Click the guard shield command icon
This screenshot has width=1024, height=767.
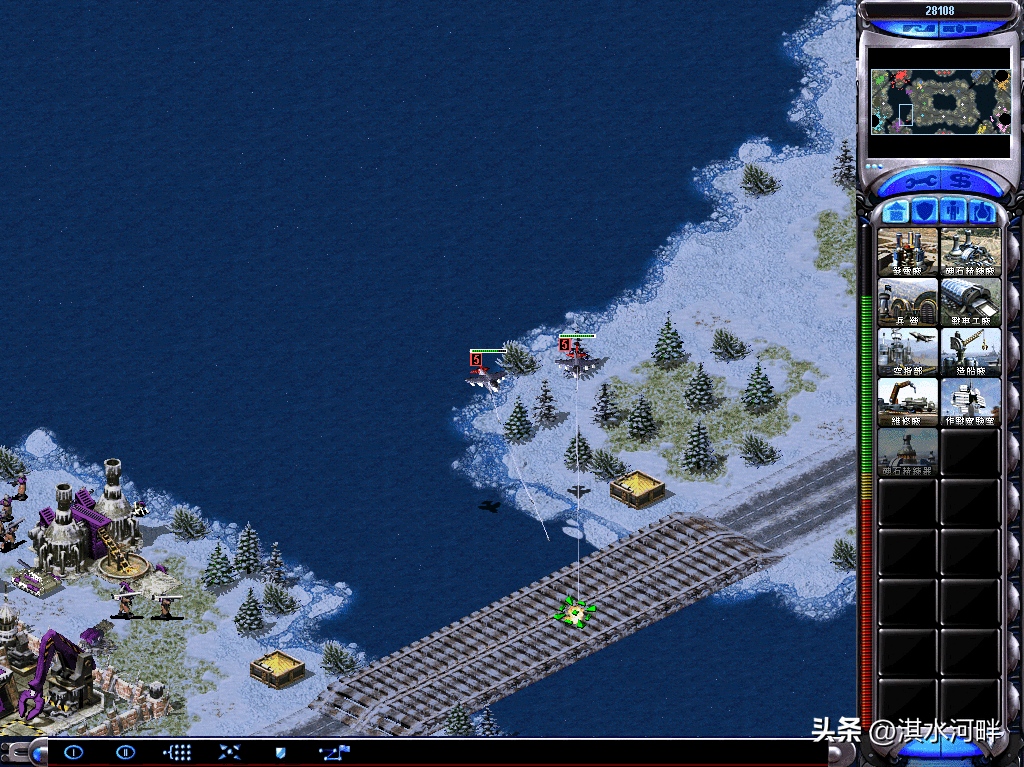[280, 752]
